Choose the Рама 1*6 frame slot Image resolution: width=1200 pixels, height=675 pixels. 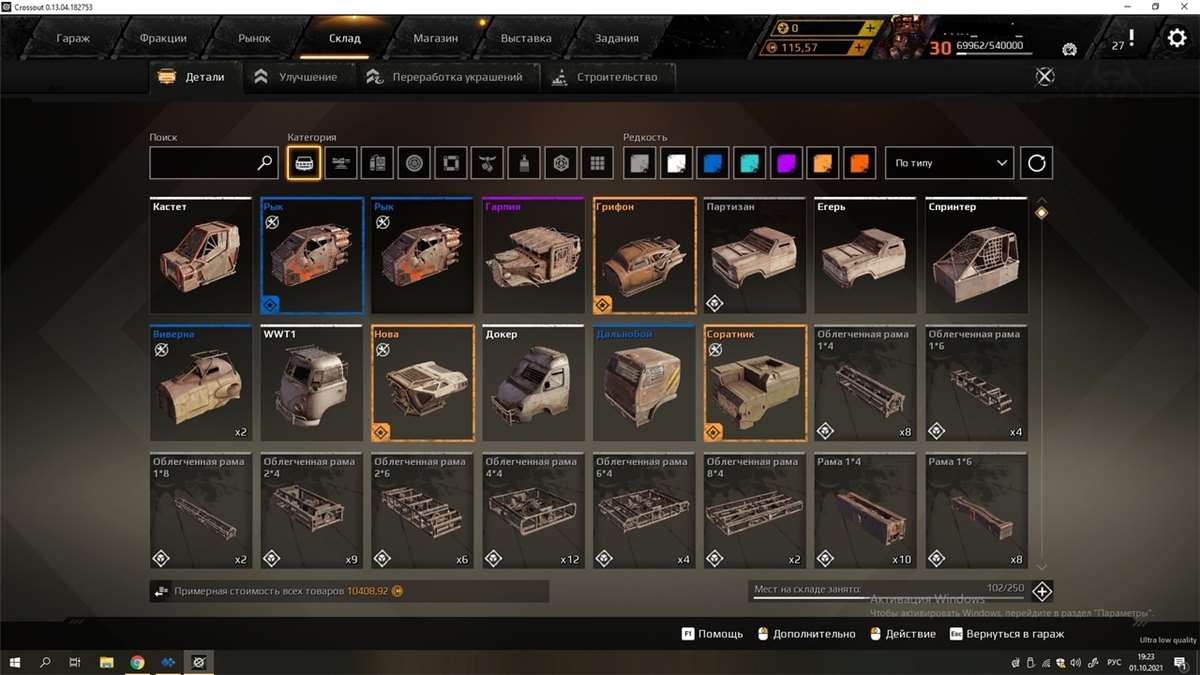pos(976,511)
